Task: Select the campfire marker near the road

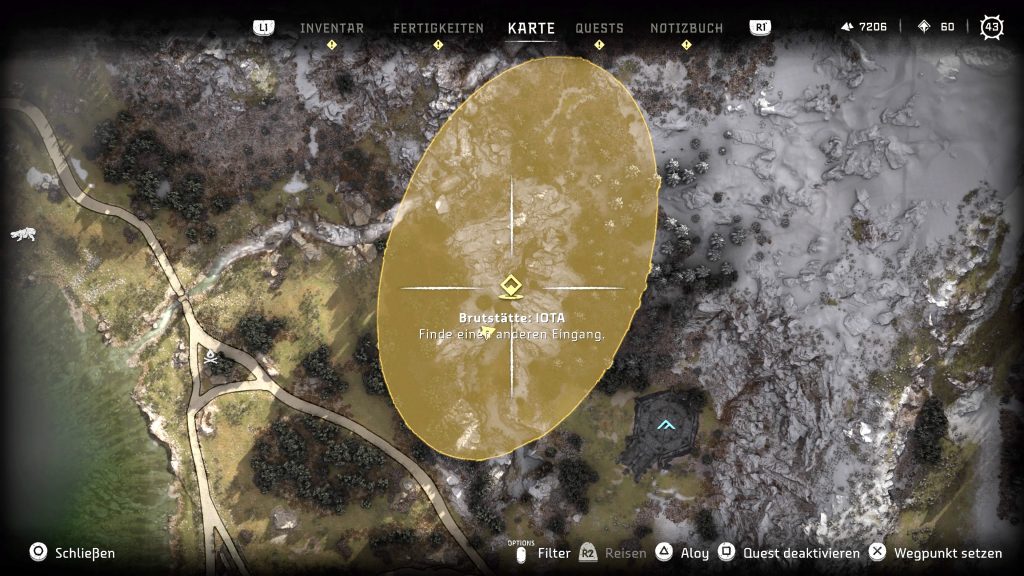Action: (211, 355)
